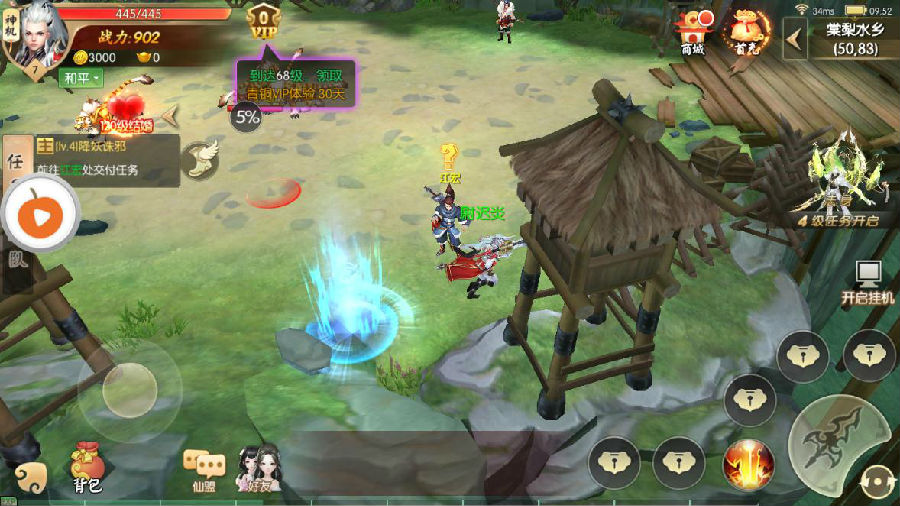Open the 商城 shop

point(692,32)
